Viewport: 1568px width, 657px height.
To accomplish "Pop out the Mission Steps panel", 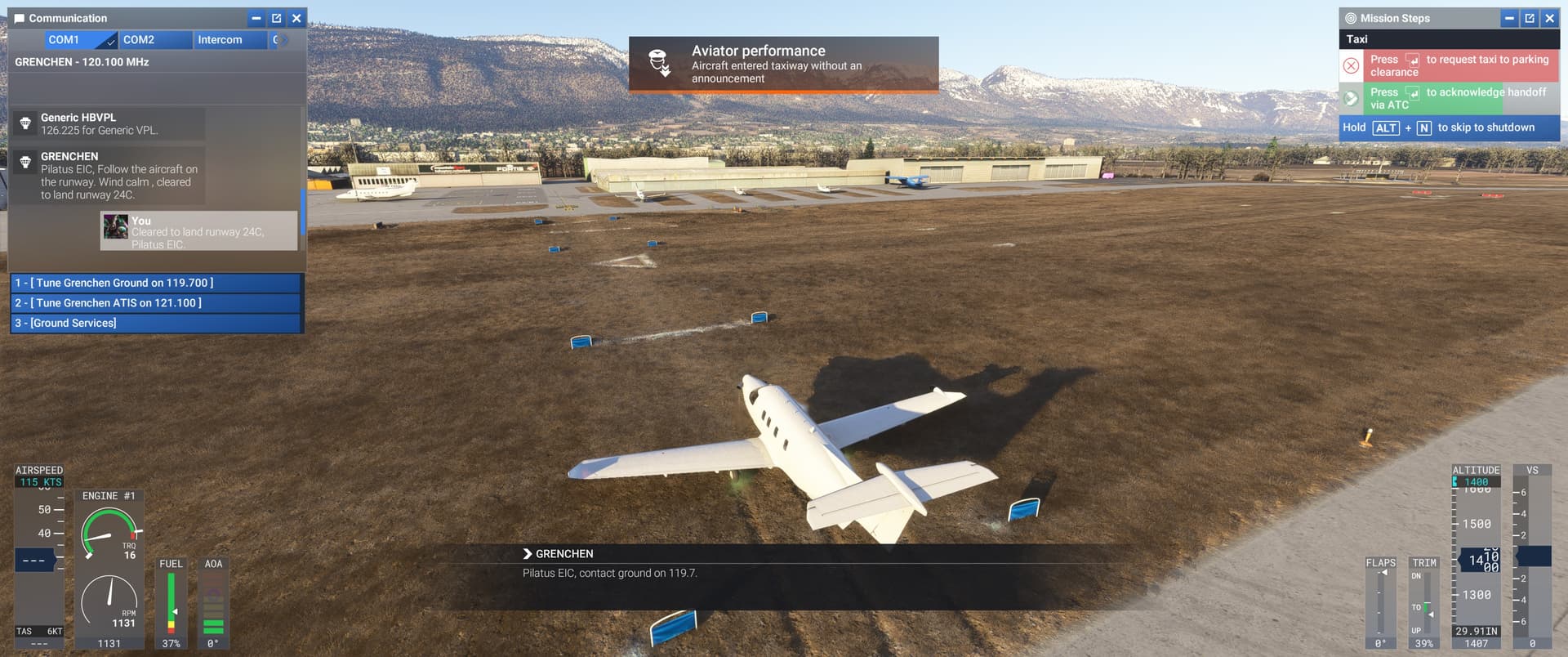I will coord(1530,18).
